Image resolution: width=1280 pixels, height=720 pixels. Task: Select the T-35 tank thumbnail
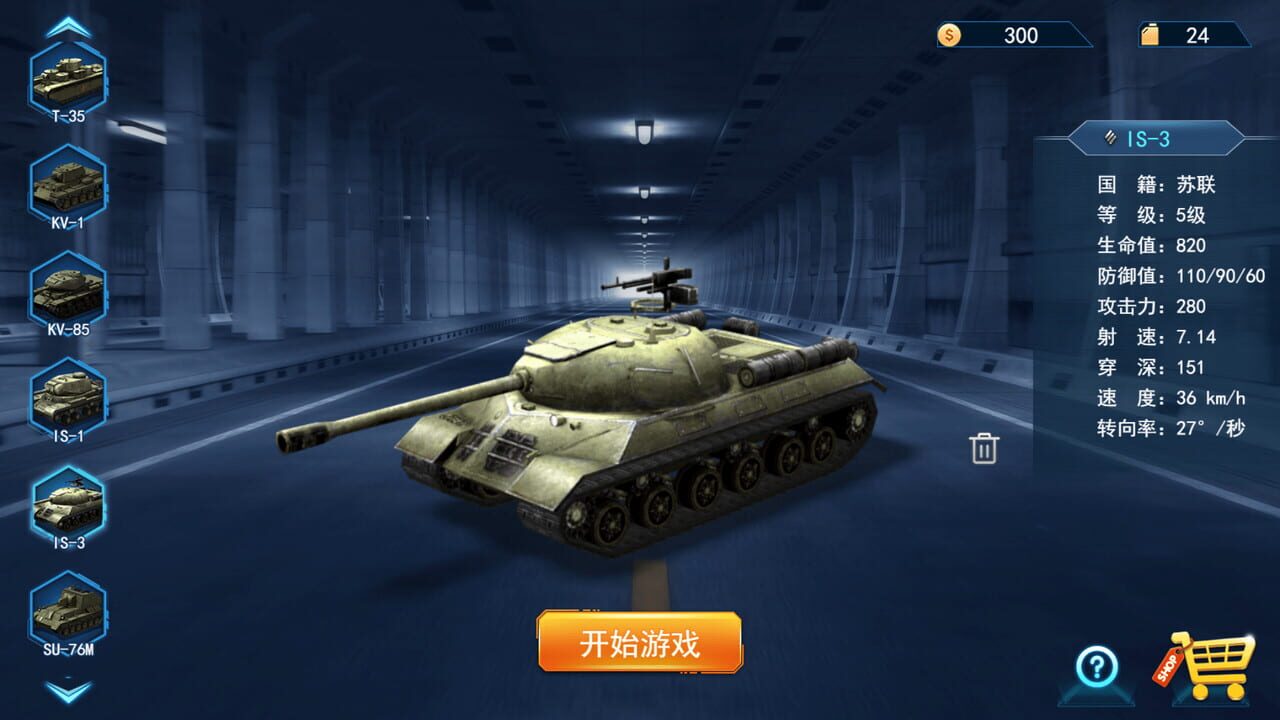coord(67,78)
